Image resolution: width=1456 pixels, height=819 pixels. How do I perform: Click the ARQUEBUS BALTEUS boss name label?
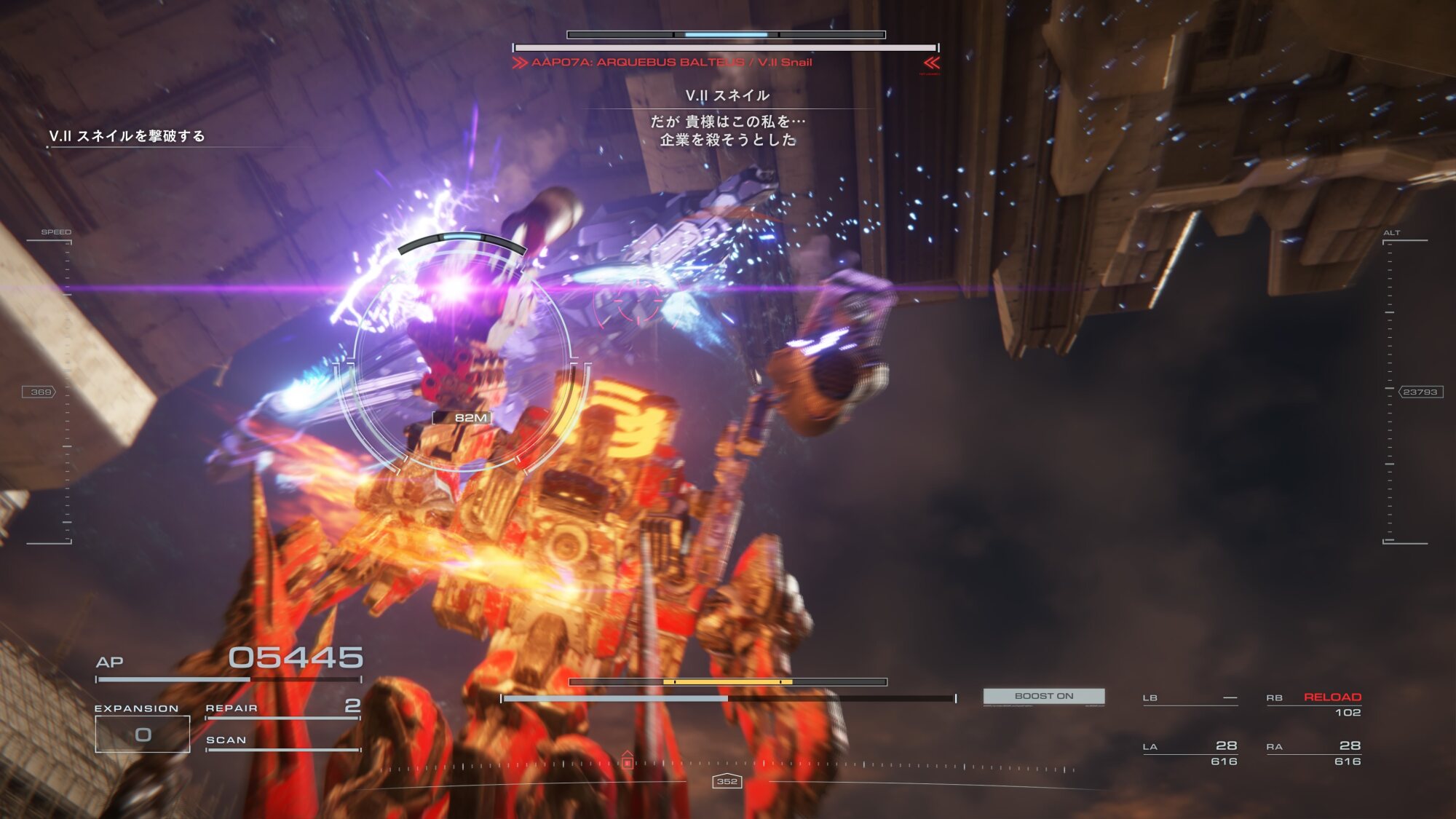click(x=671, y=63)
